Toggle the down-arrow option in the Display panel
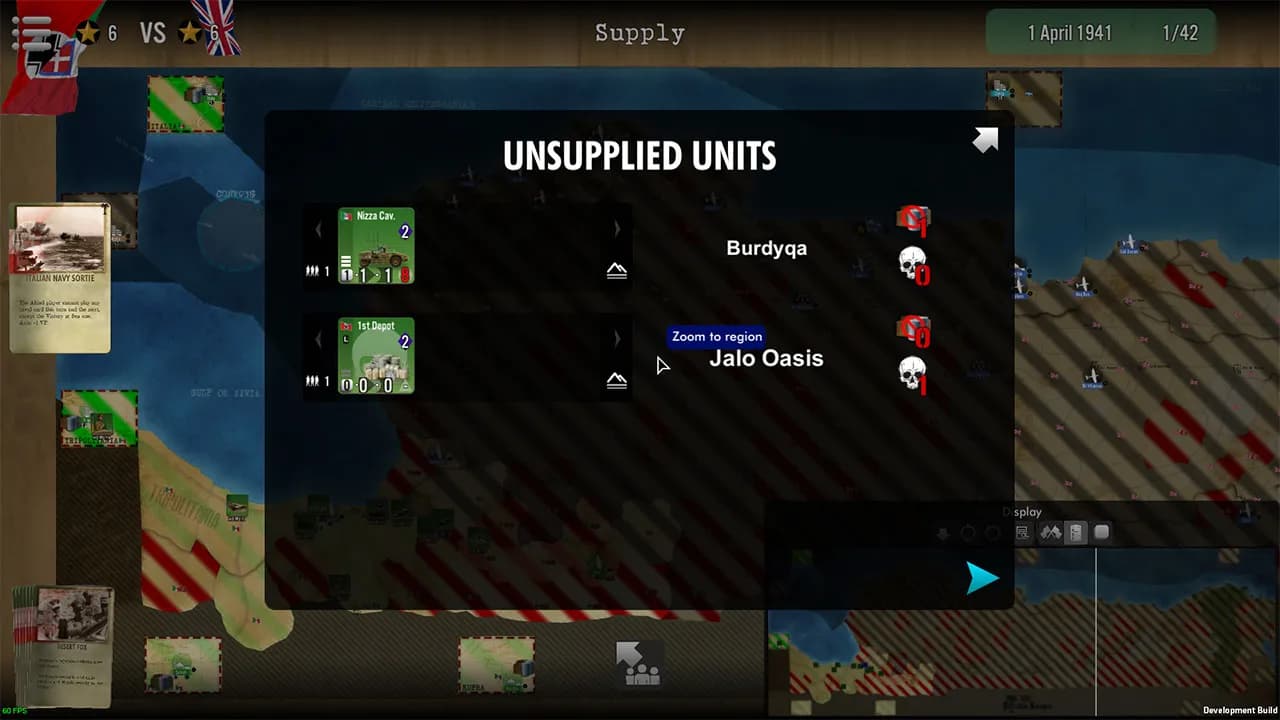 tap(943, 533)
